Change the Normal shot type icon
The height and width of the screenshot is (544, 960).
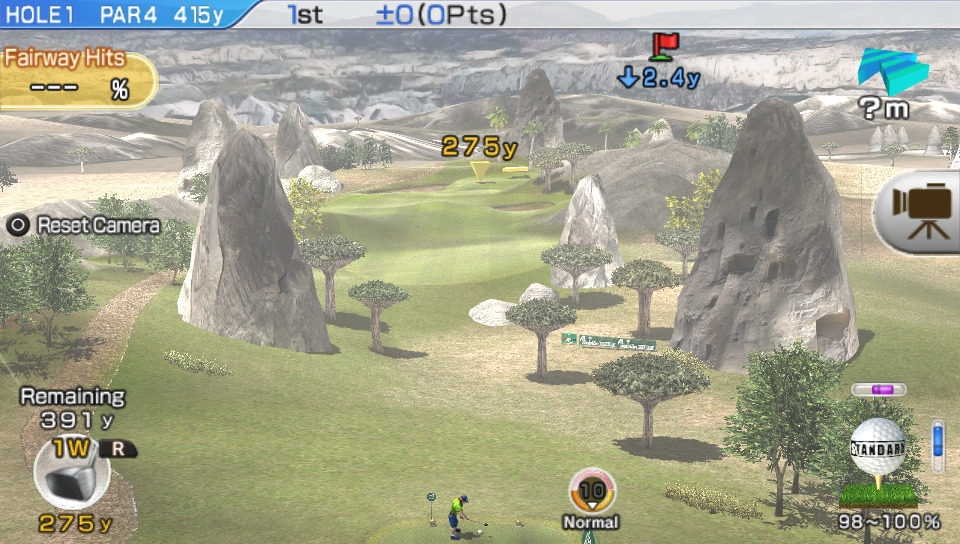point(592,492)
